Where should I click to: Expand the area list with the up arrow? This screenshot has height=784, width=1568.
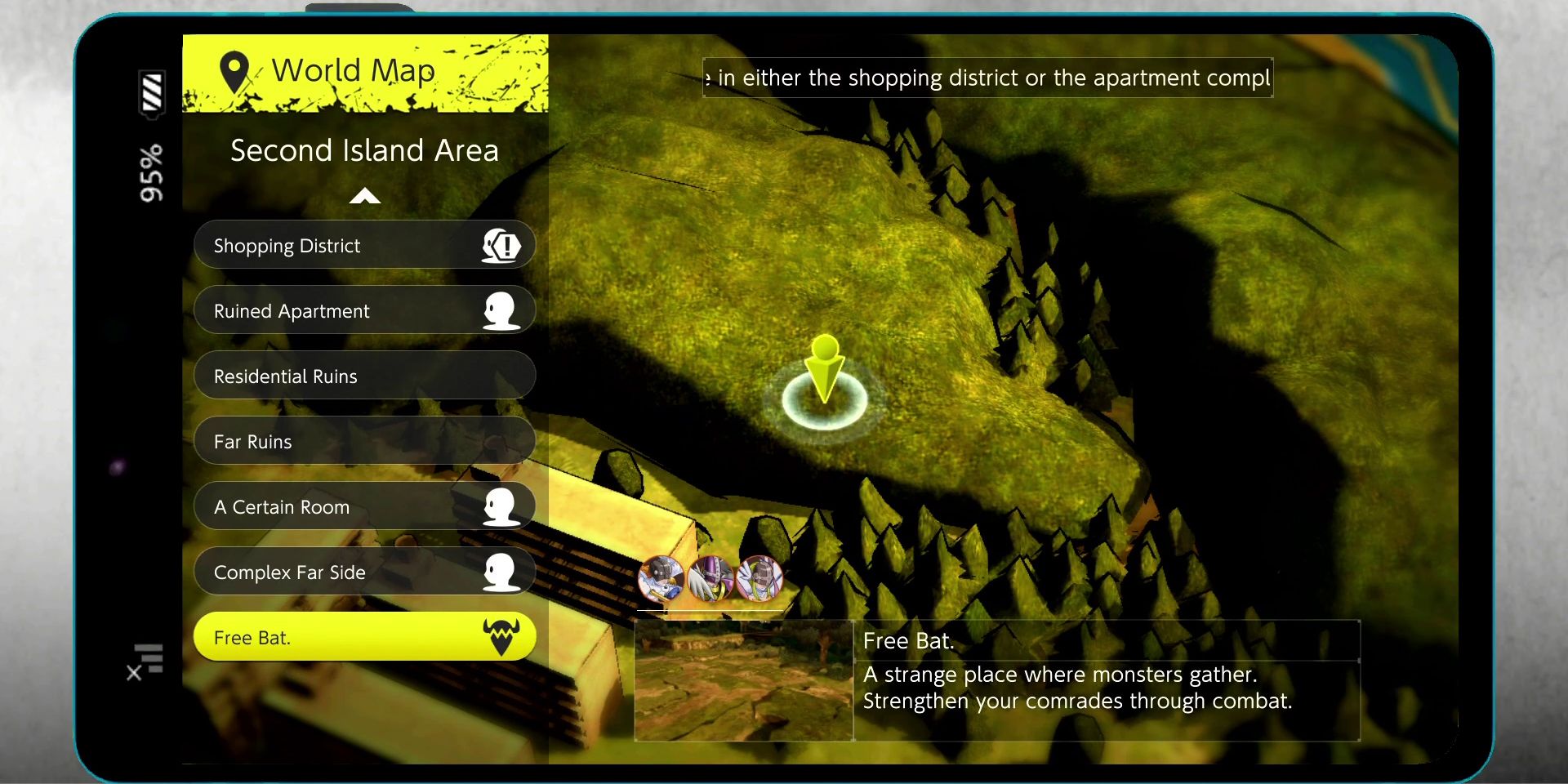pos(364,196)
